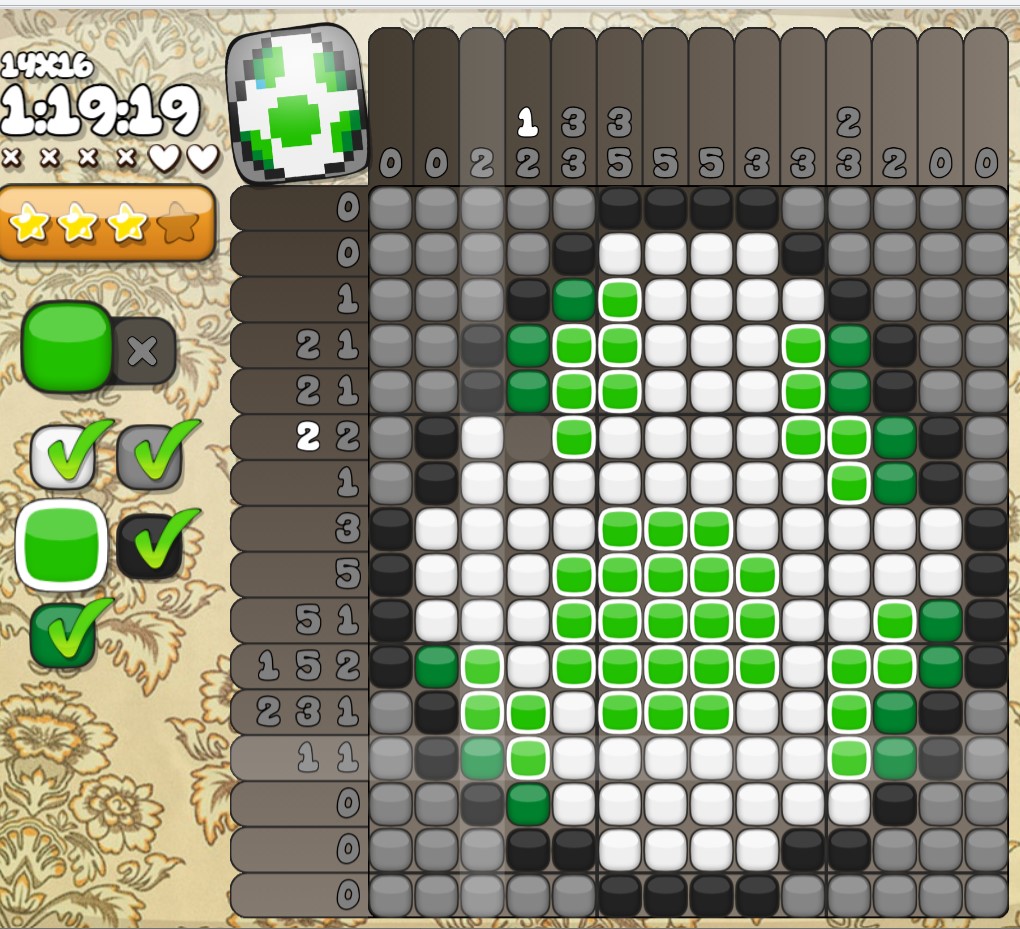
Task: Activate the large green fill mode button
Action: pos(66,347)
